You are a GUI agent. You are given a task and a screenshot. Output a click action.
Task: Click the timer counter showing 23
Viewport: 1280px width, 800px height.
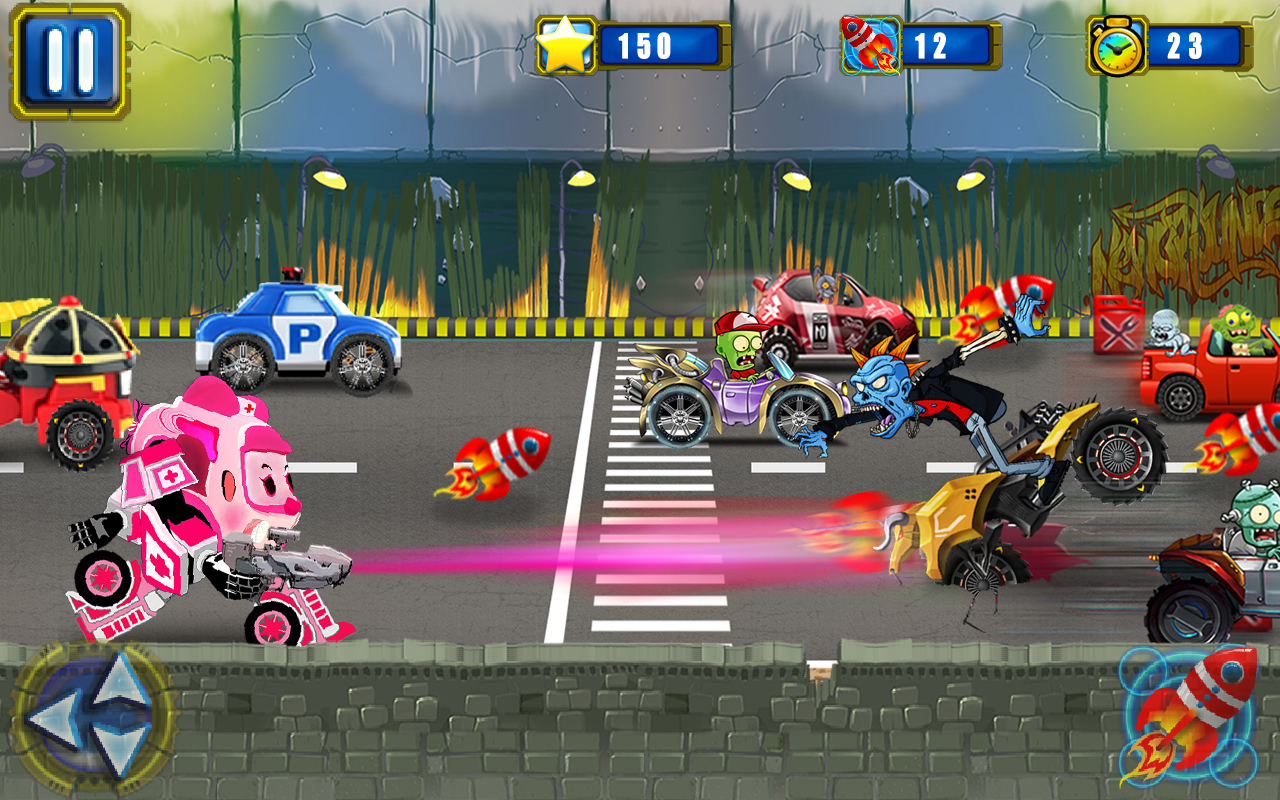coord(1191,44)
